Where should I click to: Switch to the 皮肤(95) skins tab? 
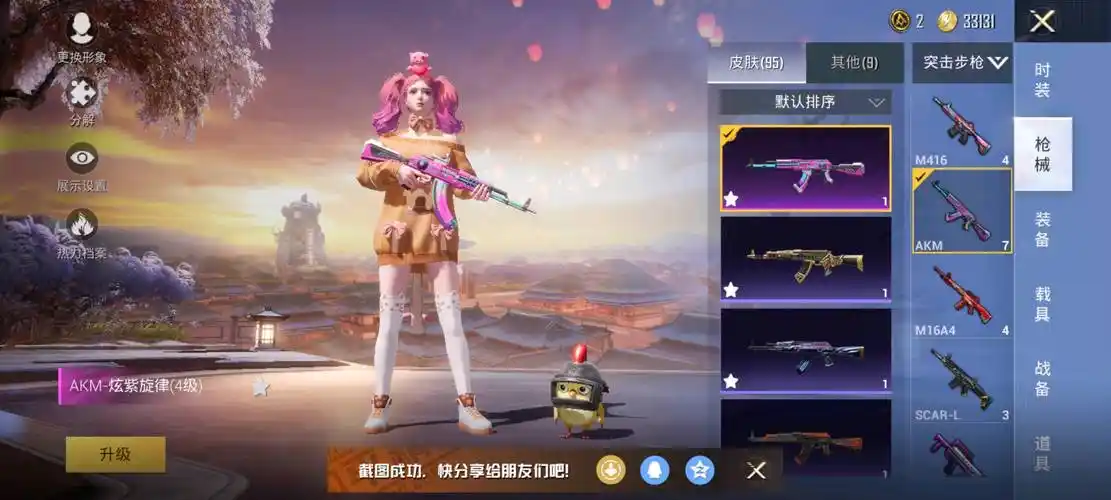pyautogui.click(x=755, y=63)
